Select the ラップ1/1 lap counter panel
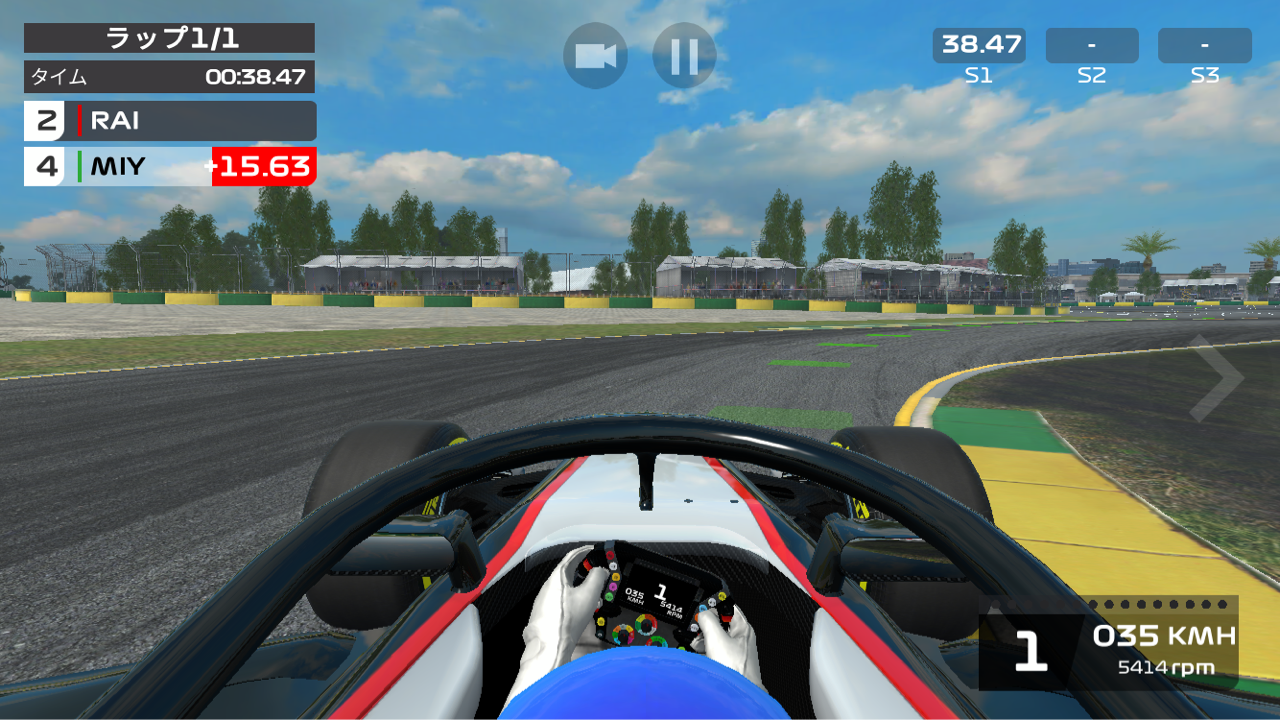 coord(168,38)
